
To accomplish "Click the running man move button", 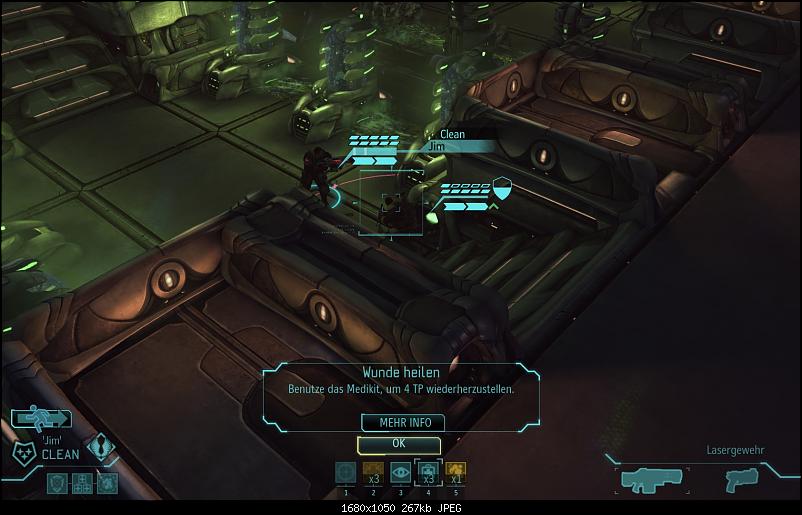I will pyautogui.click(x=43, y=418).
